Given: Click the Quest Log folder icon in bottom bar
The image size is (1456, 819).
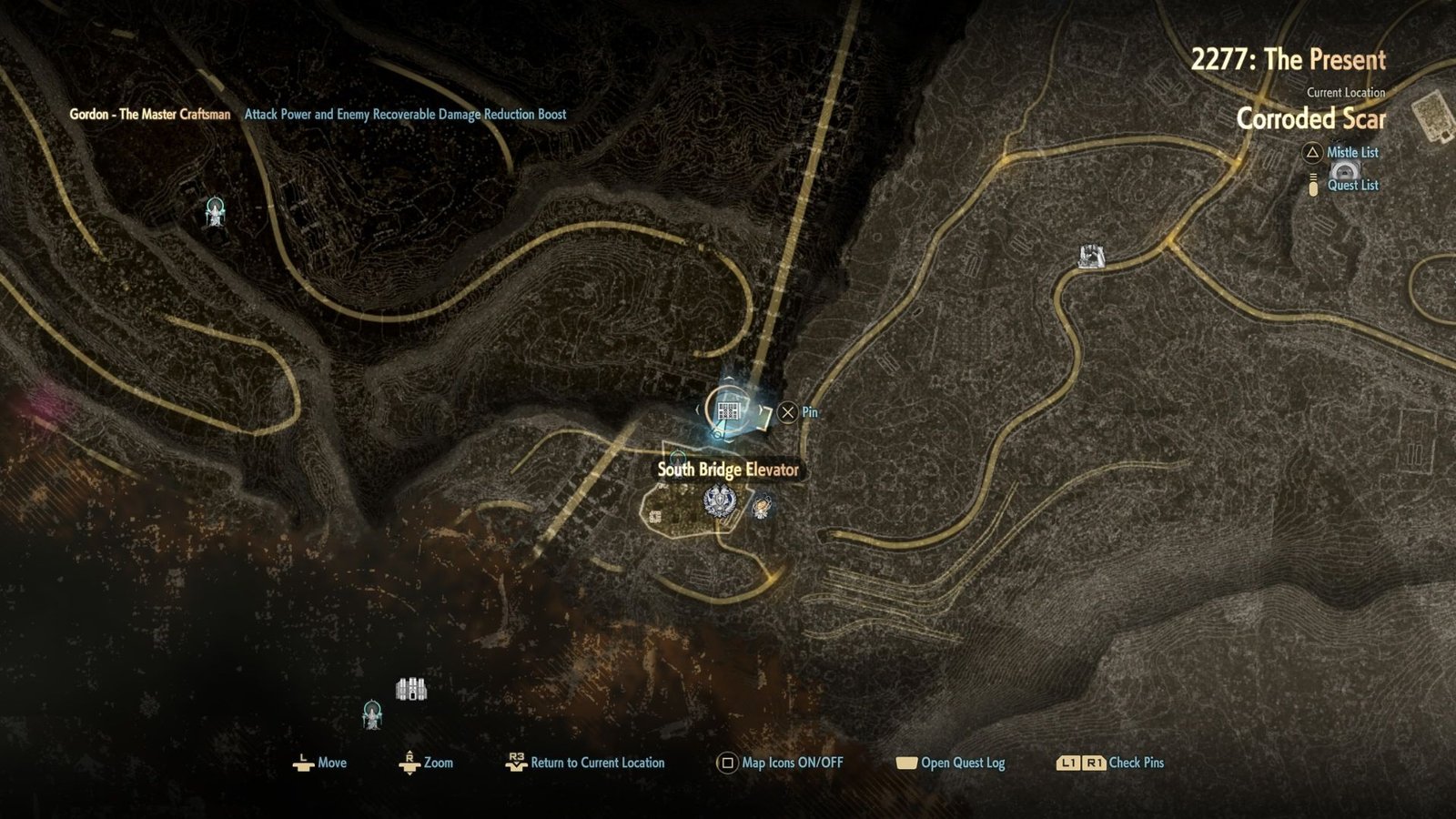Looking at the screenshot, I should [x=907, y=763].
